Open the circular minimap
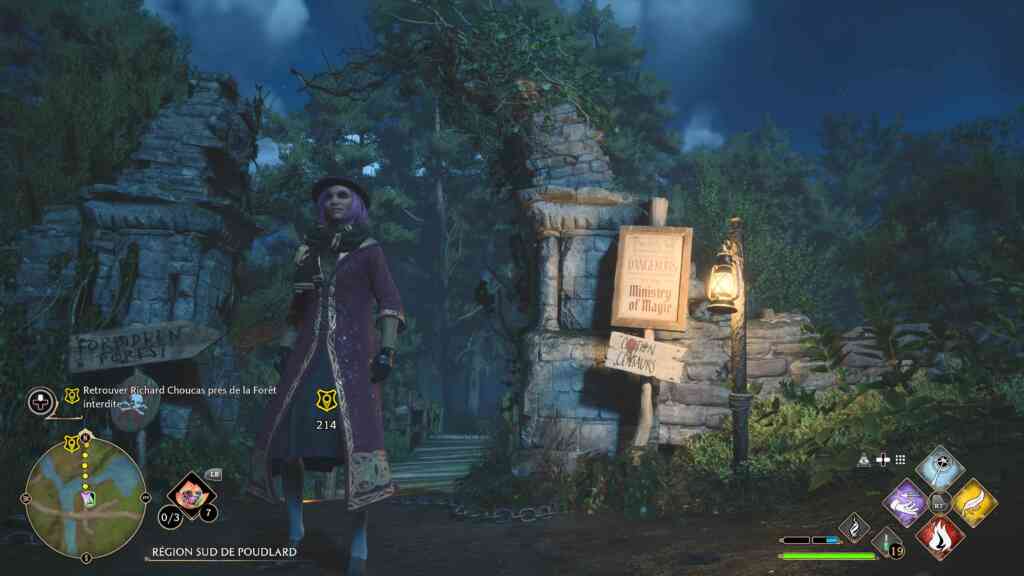Image resolution: width=1024 pixels, height=576 pixels. (x=85, y=496)
